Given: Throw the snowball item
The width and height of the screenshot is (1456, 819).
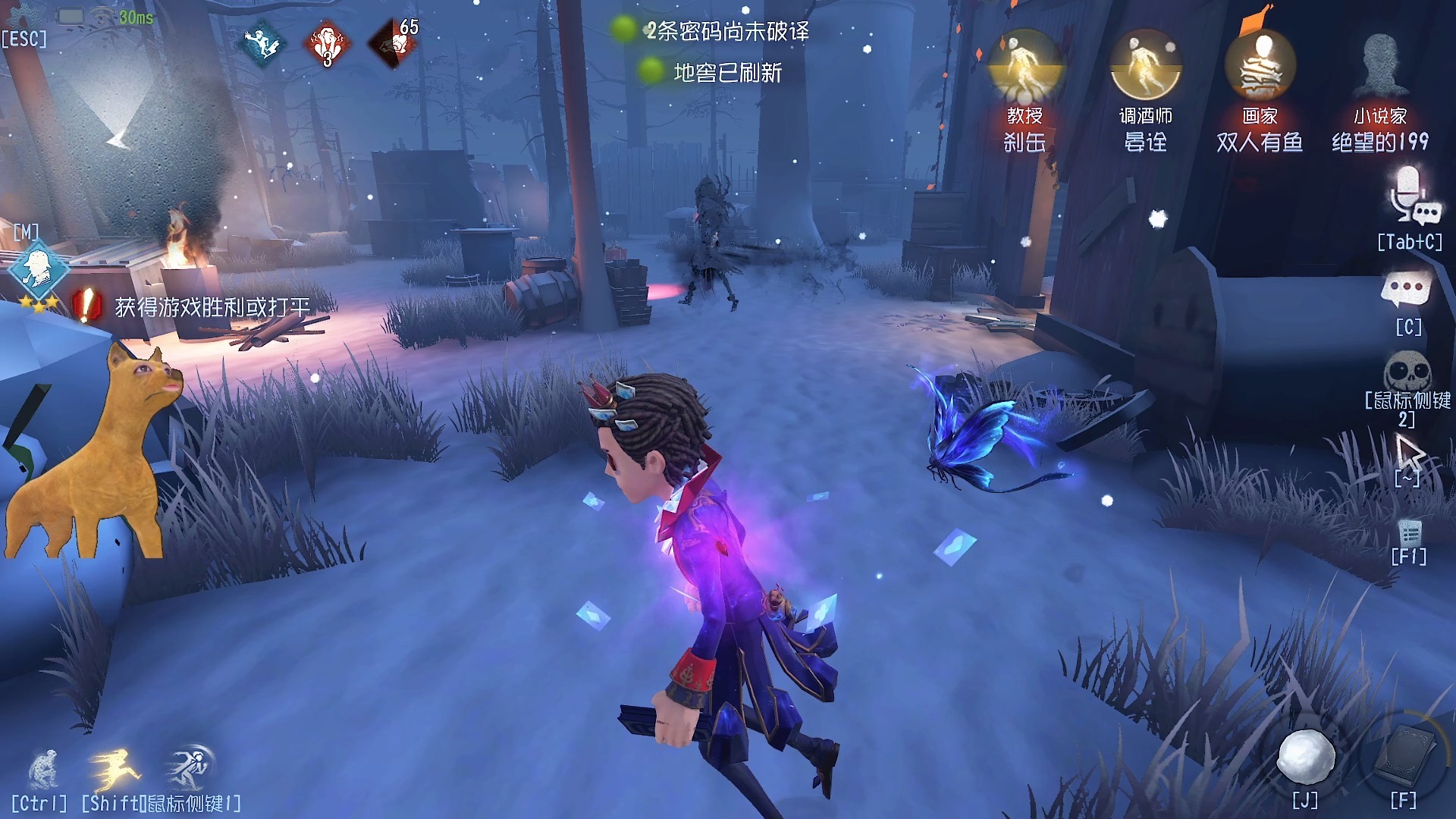Looking at the screenshot, I should point(1306,757).
